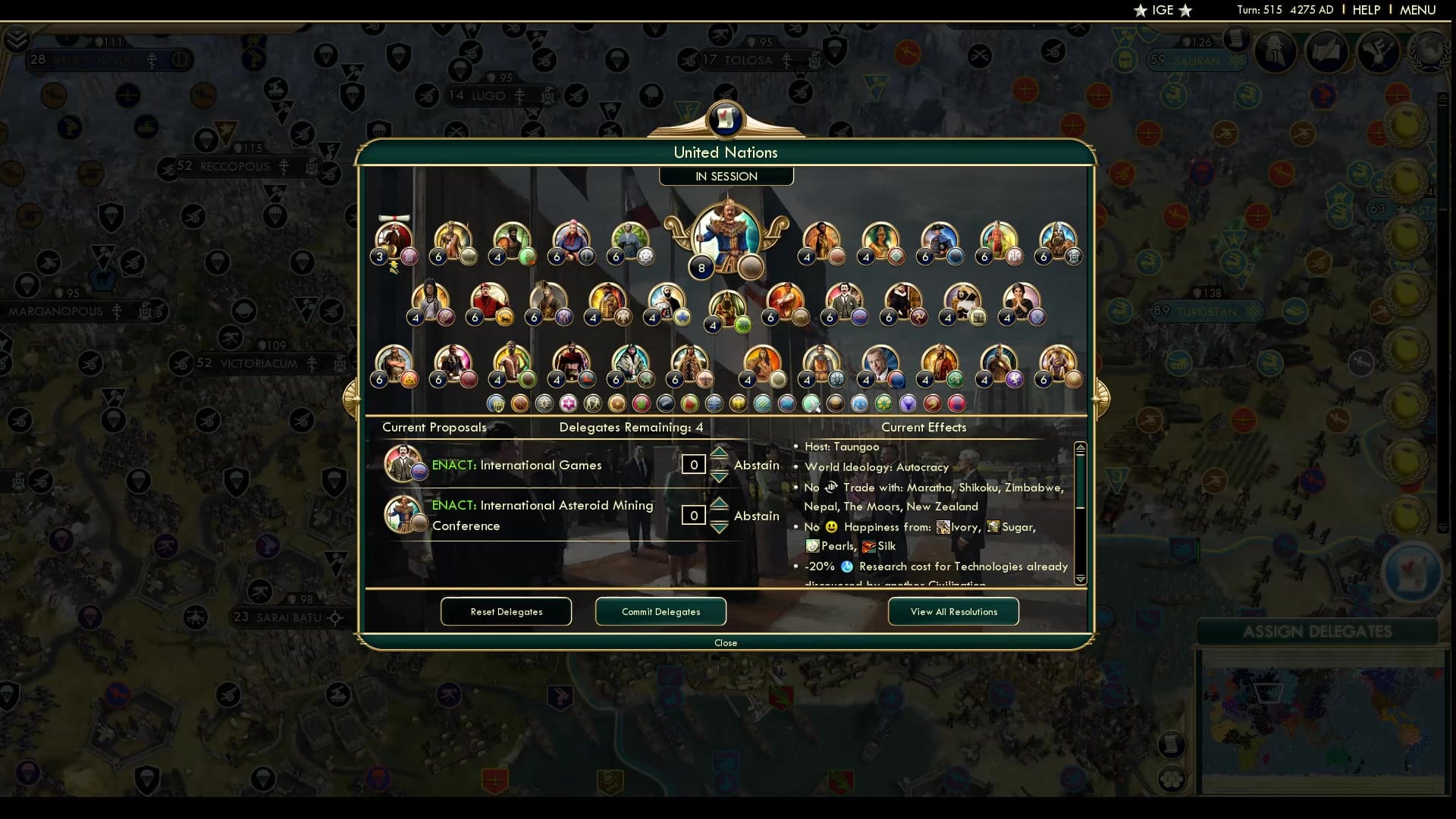Click the Commit Delegates button

(x=660, y=611)
